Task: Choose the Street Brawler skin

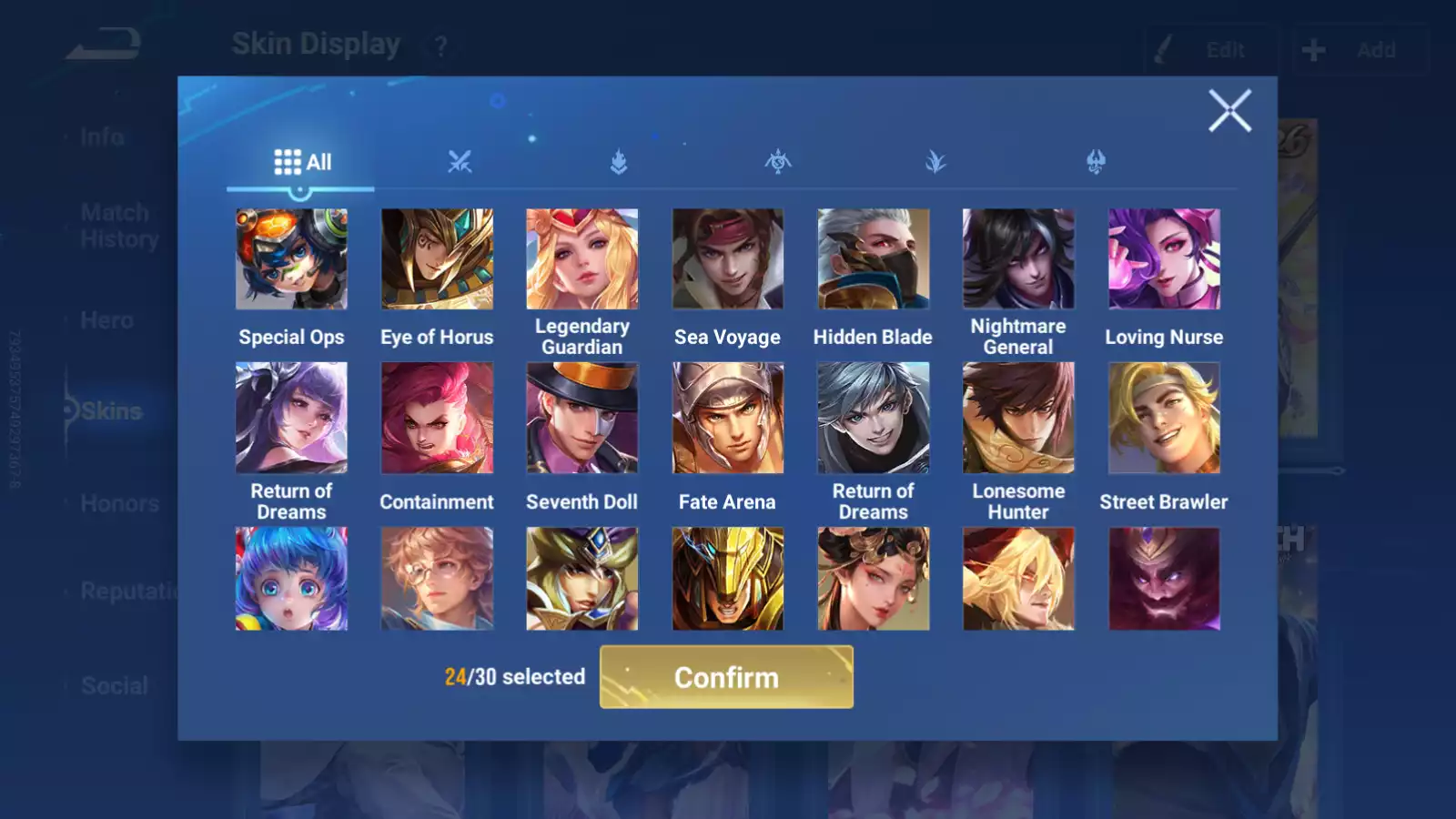Action: [1164, 418]
